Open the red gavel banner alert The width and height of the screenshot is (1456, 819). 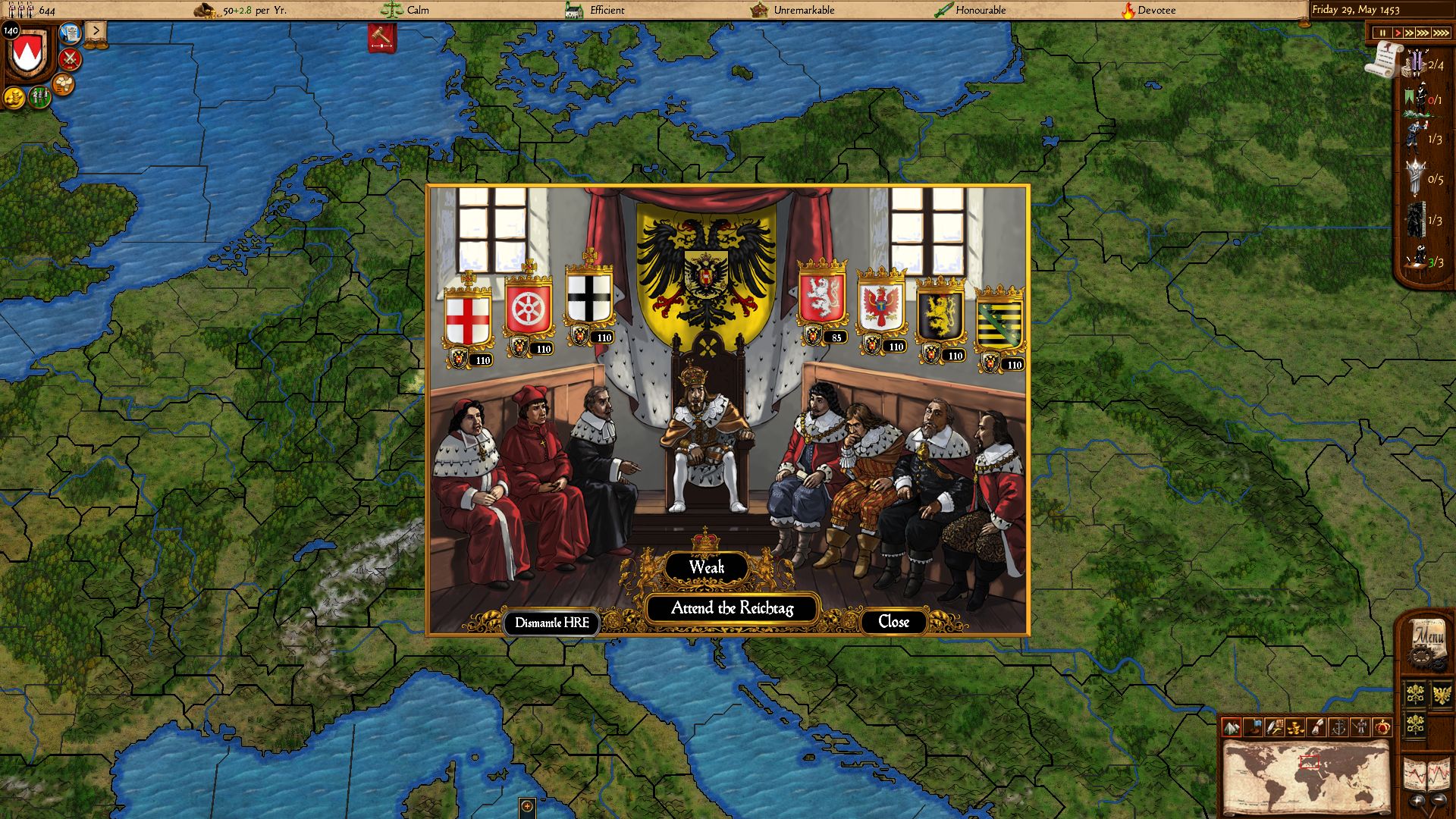382,38
